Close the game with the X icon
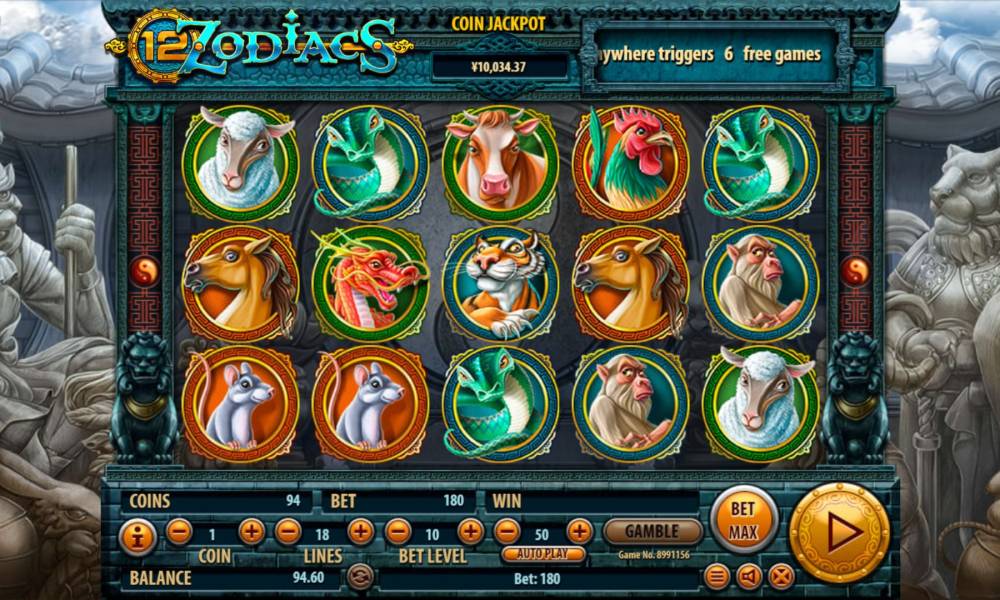Screen dimensions: 1000x600 781,576
